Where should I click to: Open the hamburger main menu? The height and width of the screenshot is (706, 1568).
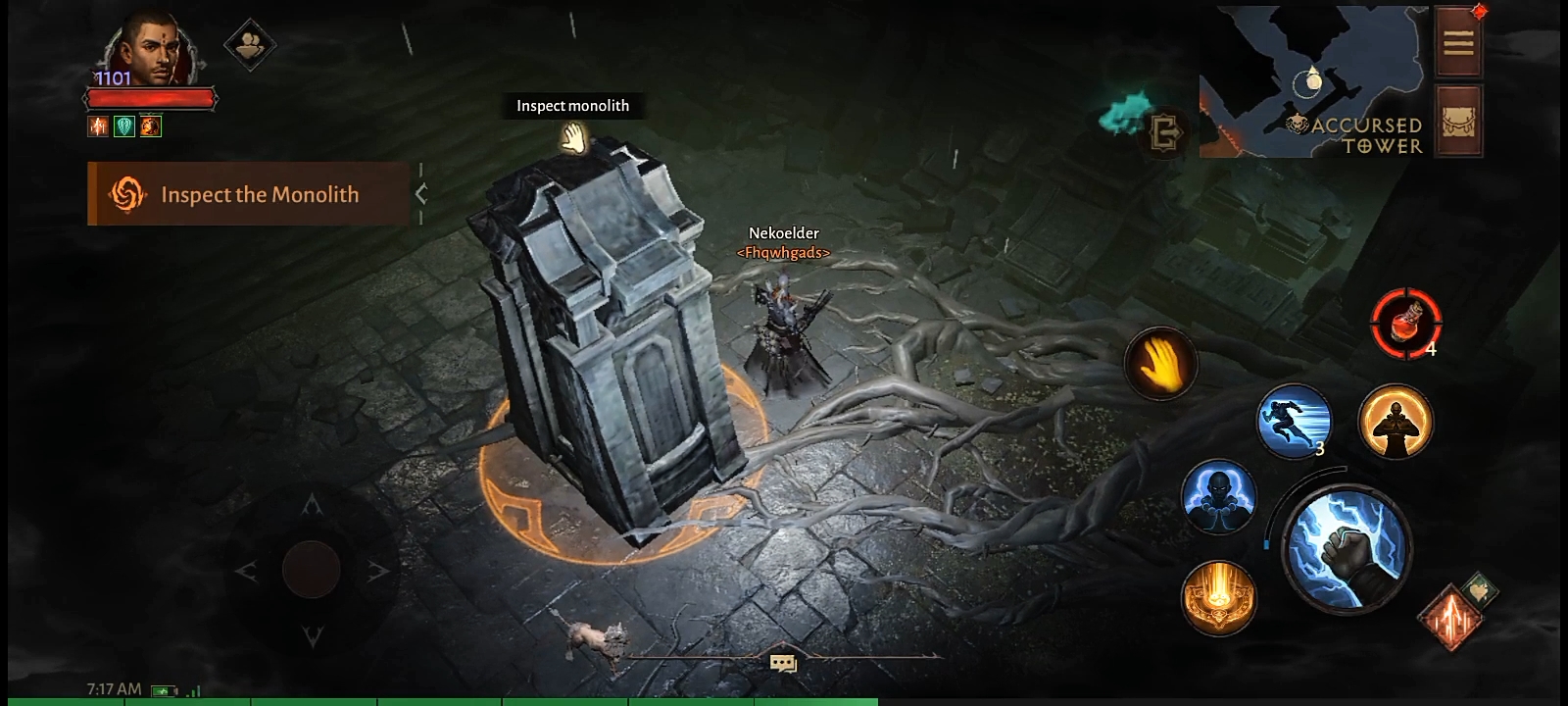click(1458, 42)
